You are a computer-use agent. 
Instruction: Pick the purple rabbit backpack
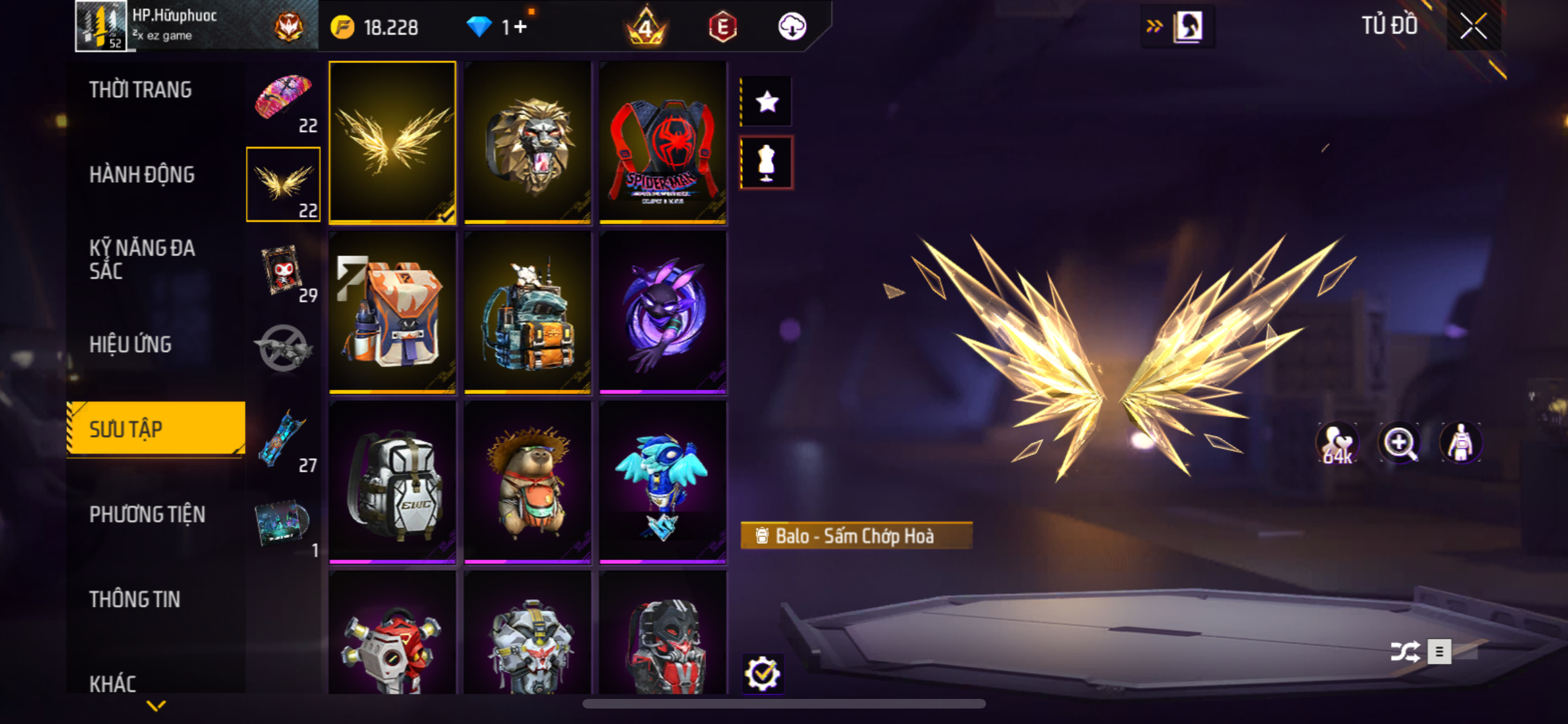tap(662, 312)
